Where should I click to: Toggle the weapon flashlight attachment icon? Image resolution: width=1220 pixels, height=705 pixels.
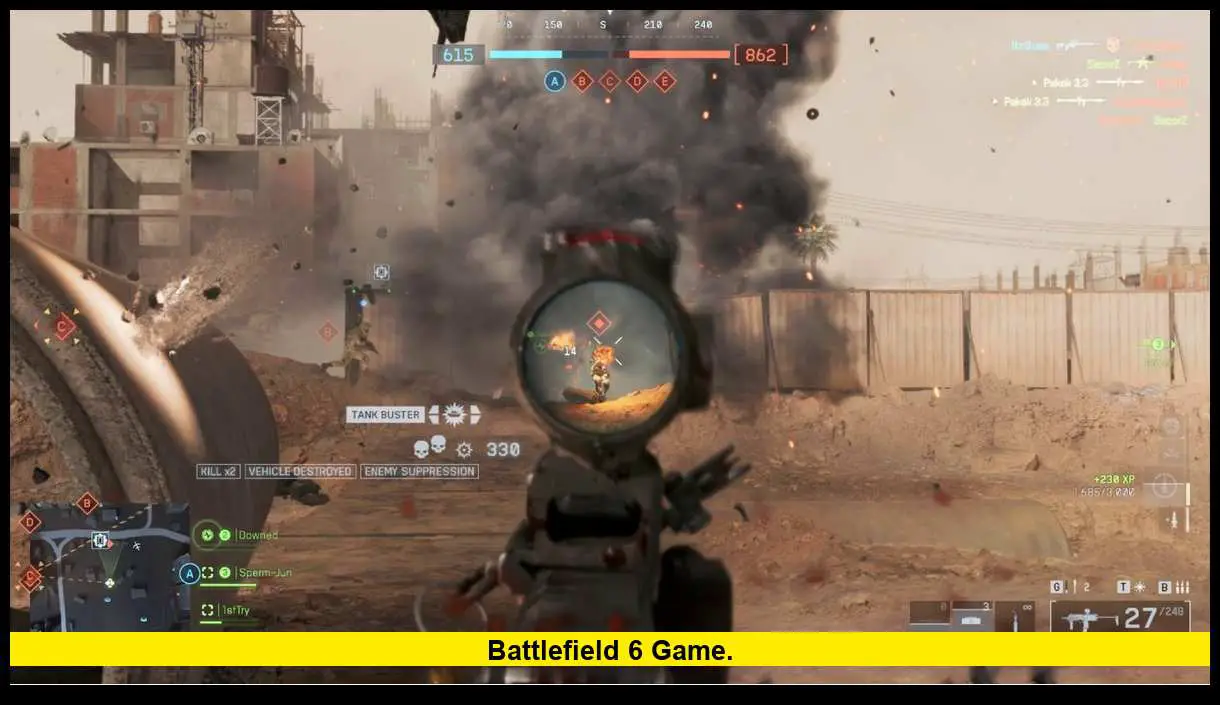click(x=1137, y=587)
